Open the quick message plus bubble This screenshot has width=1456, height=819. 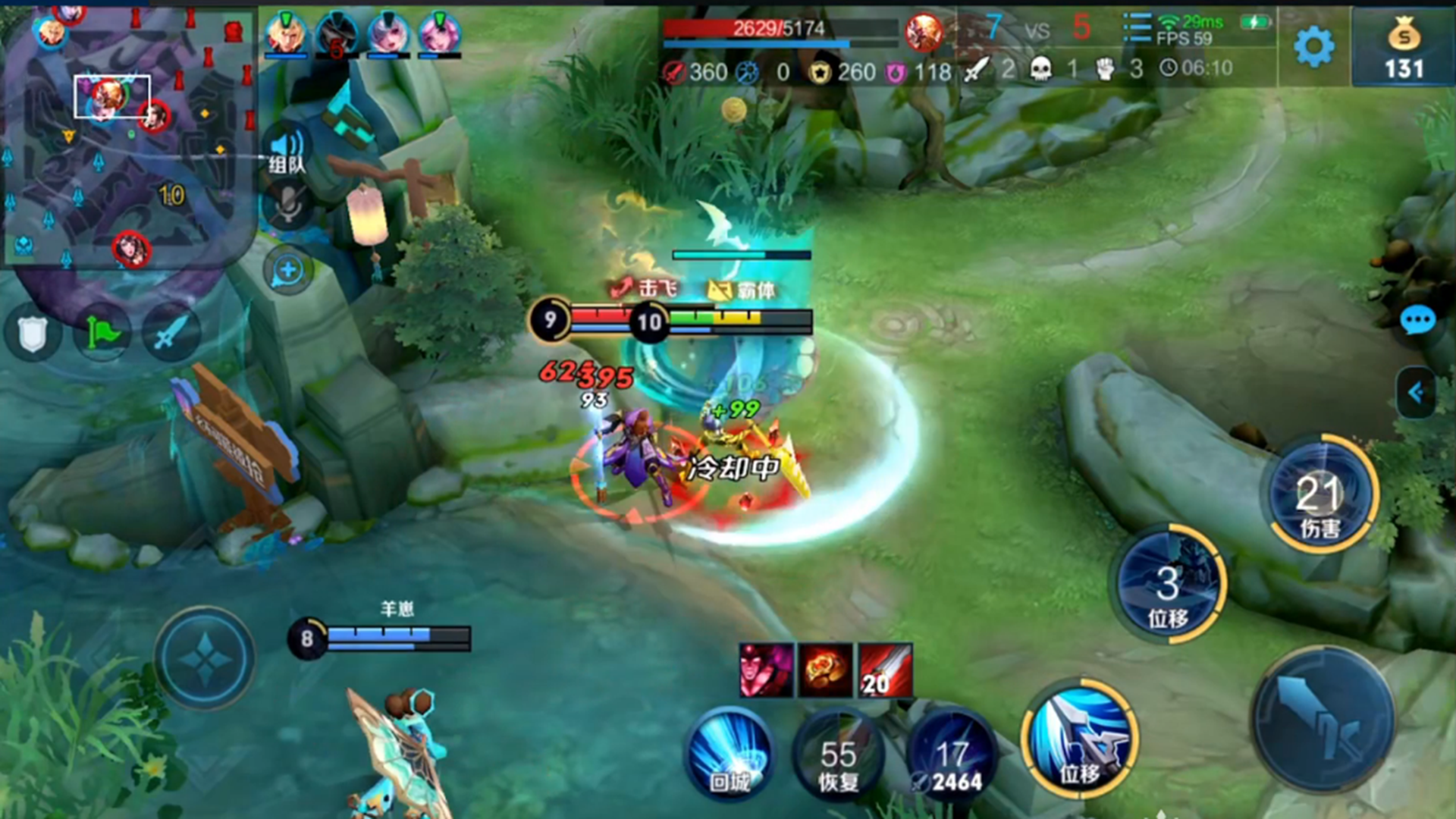pyautogui.click(x=287, y=270)
